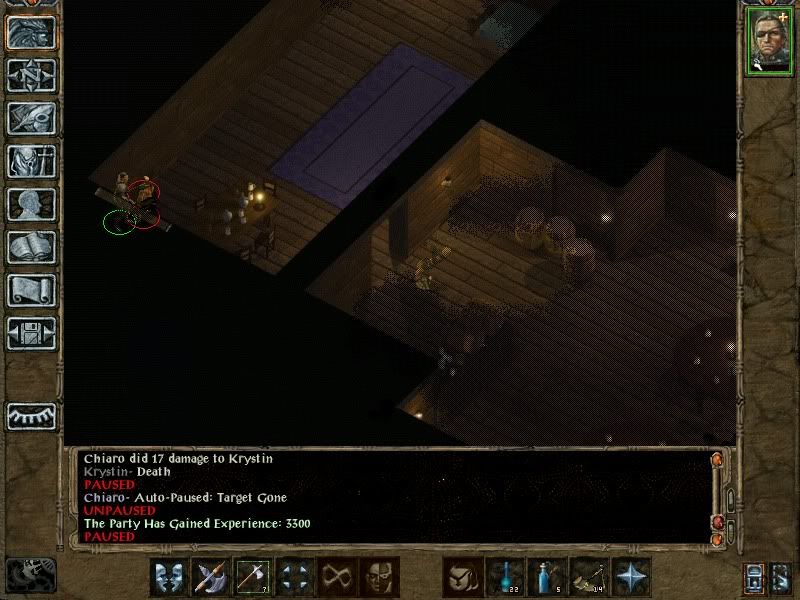
Task: Select the throwing axe weapon slot
Action: 252,577
